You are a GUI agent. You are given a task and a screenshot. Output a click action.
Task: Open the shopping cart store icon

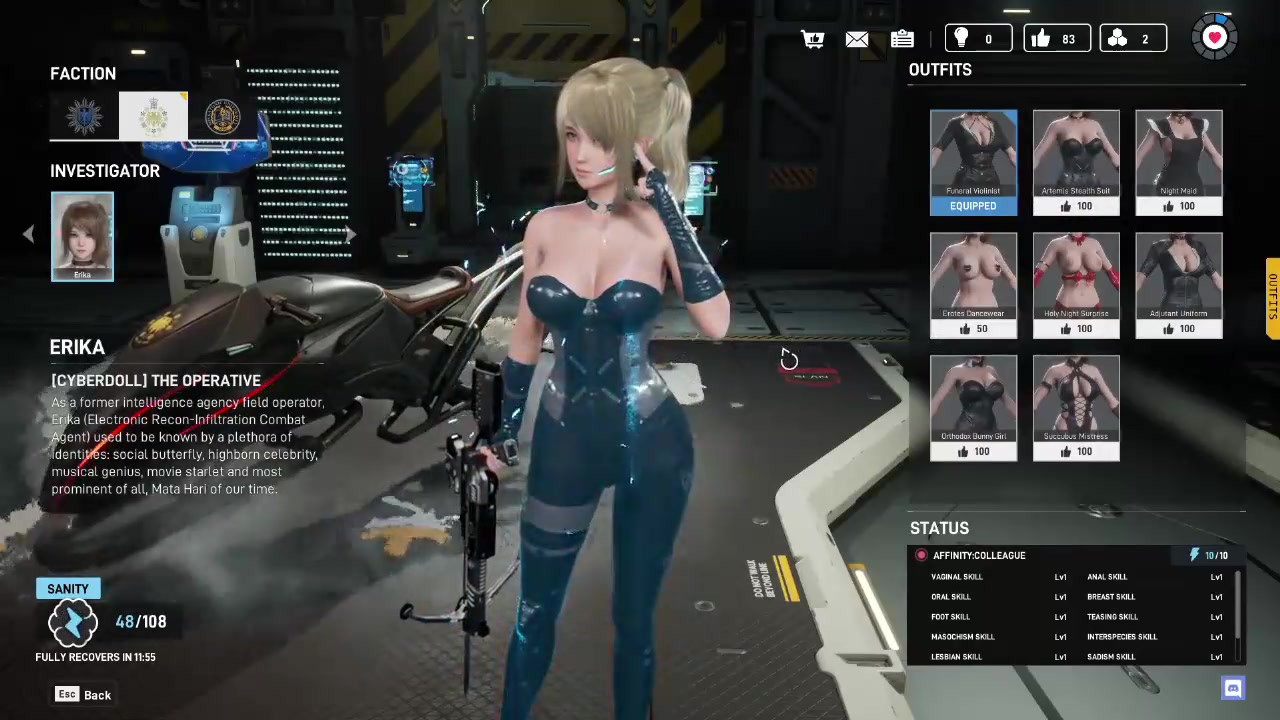tap(813, 39)
